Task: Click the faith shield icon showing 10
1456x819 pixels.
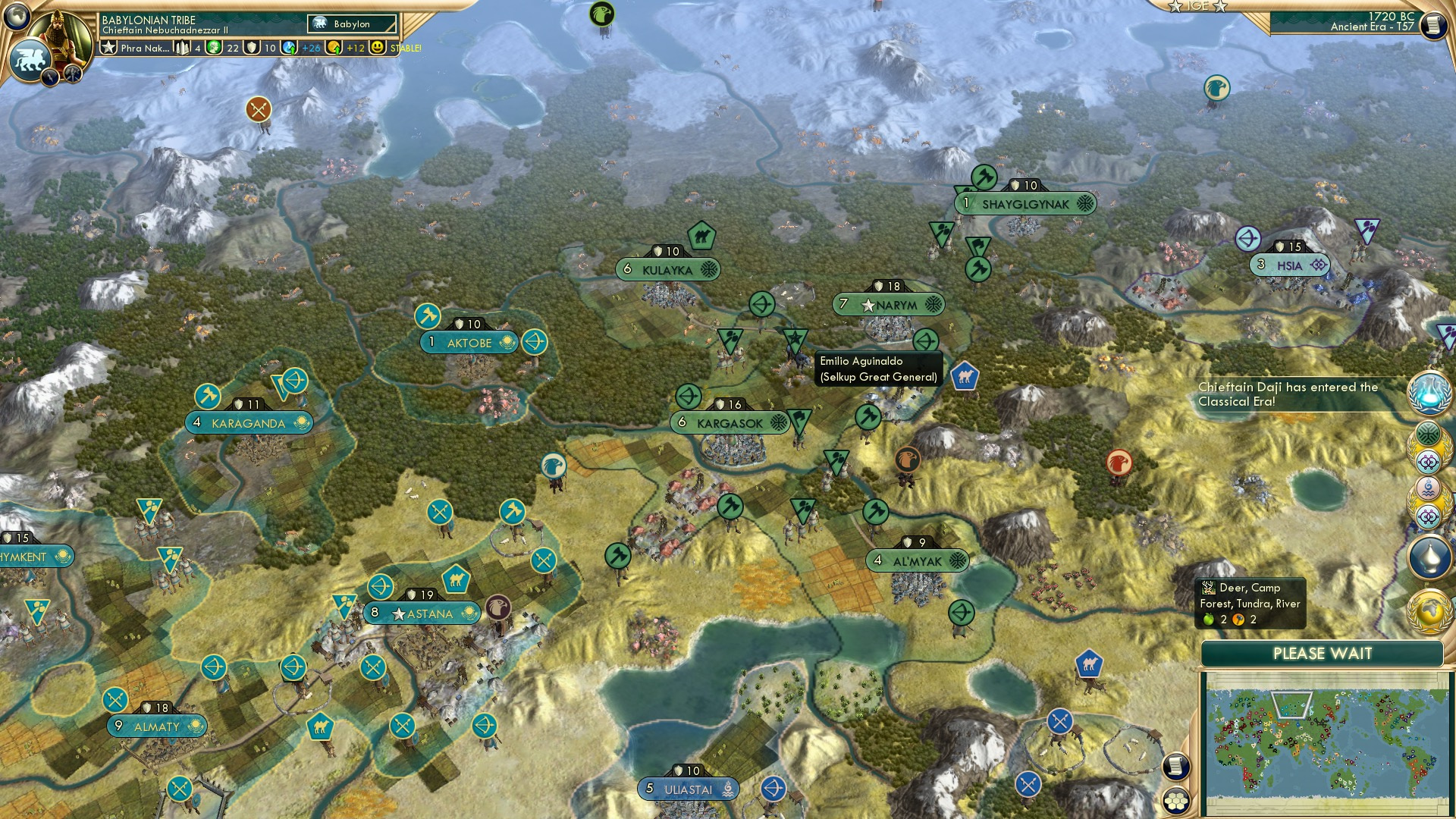Action: point(251,47)
